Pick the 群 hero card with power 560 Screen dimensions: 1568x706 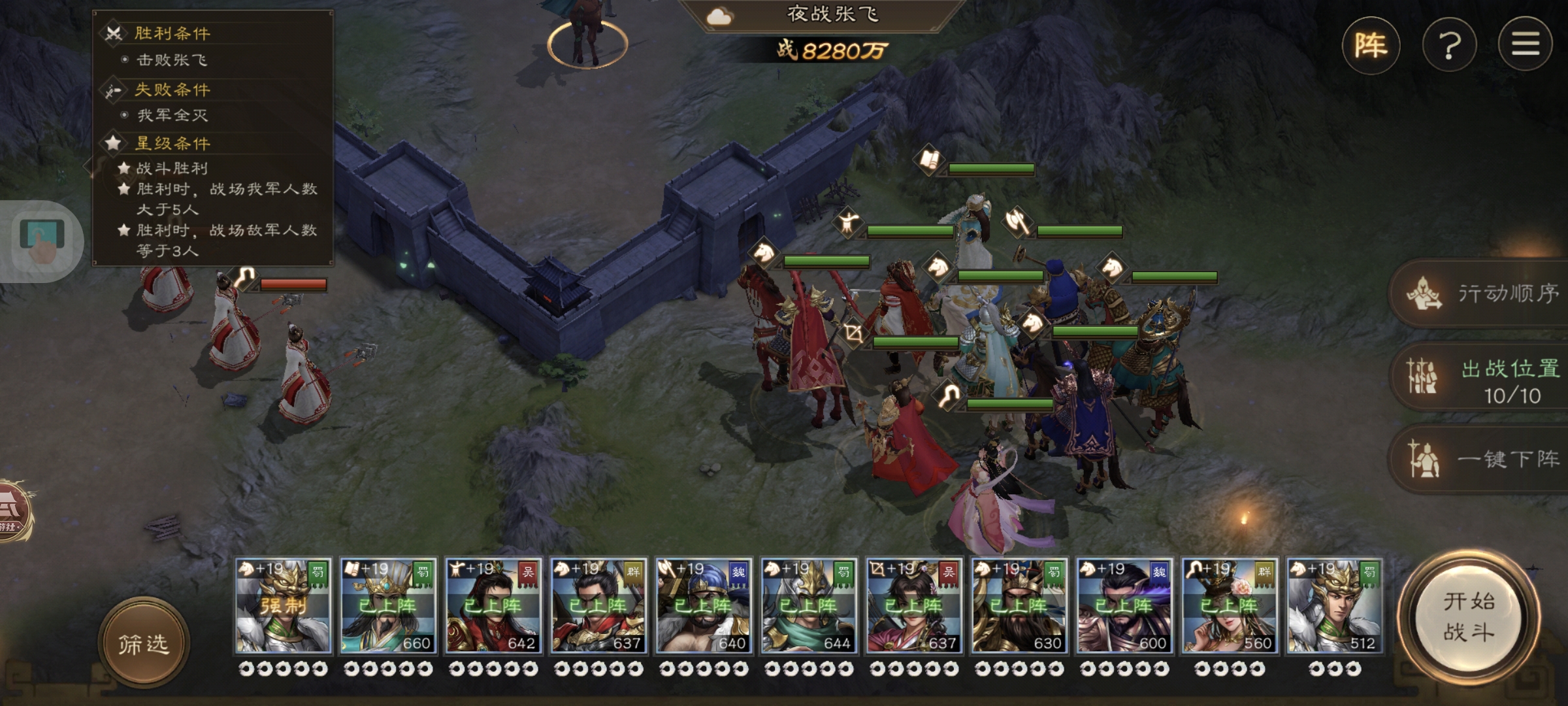pos(1230,606)
